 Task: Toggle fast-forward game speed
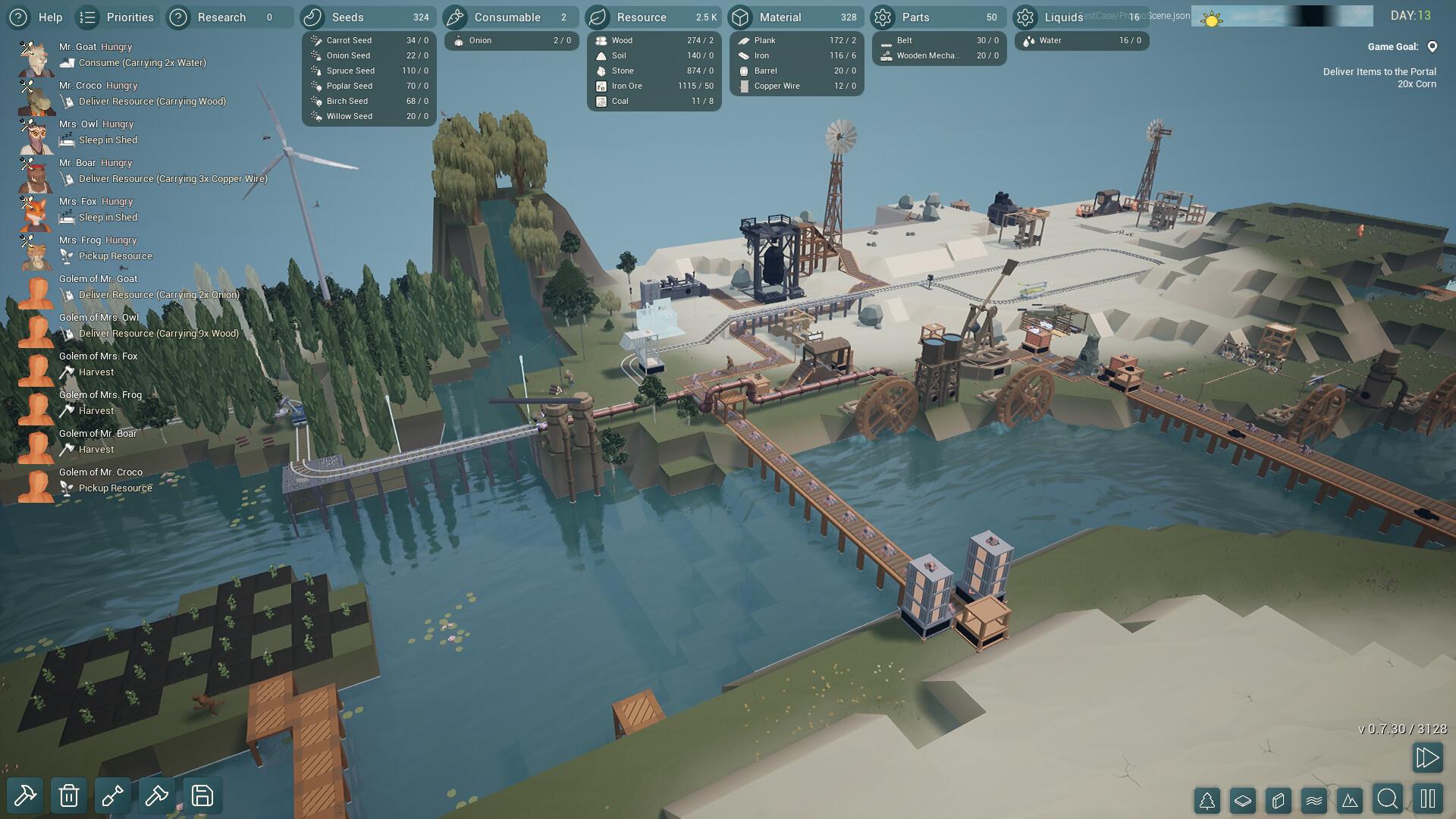1426,757
